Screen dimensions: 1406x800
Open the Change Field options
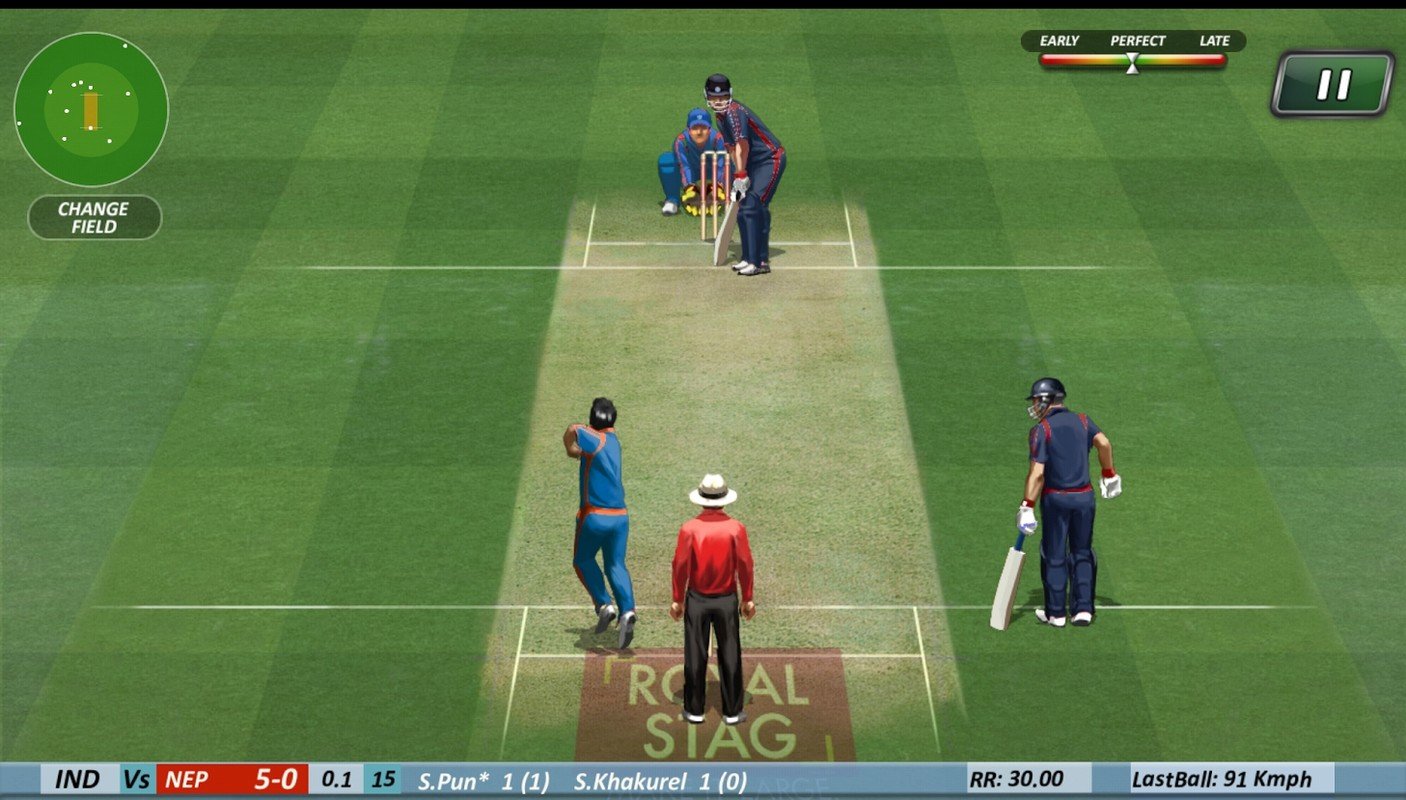(94, 215)
